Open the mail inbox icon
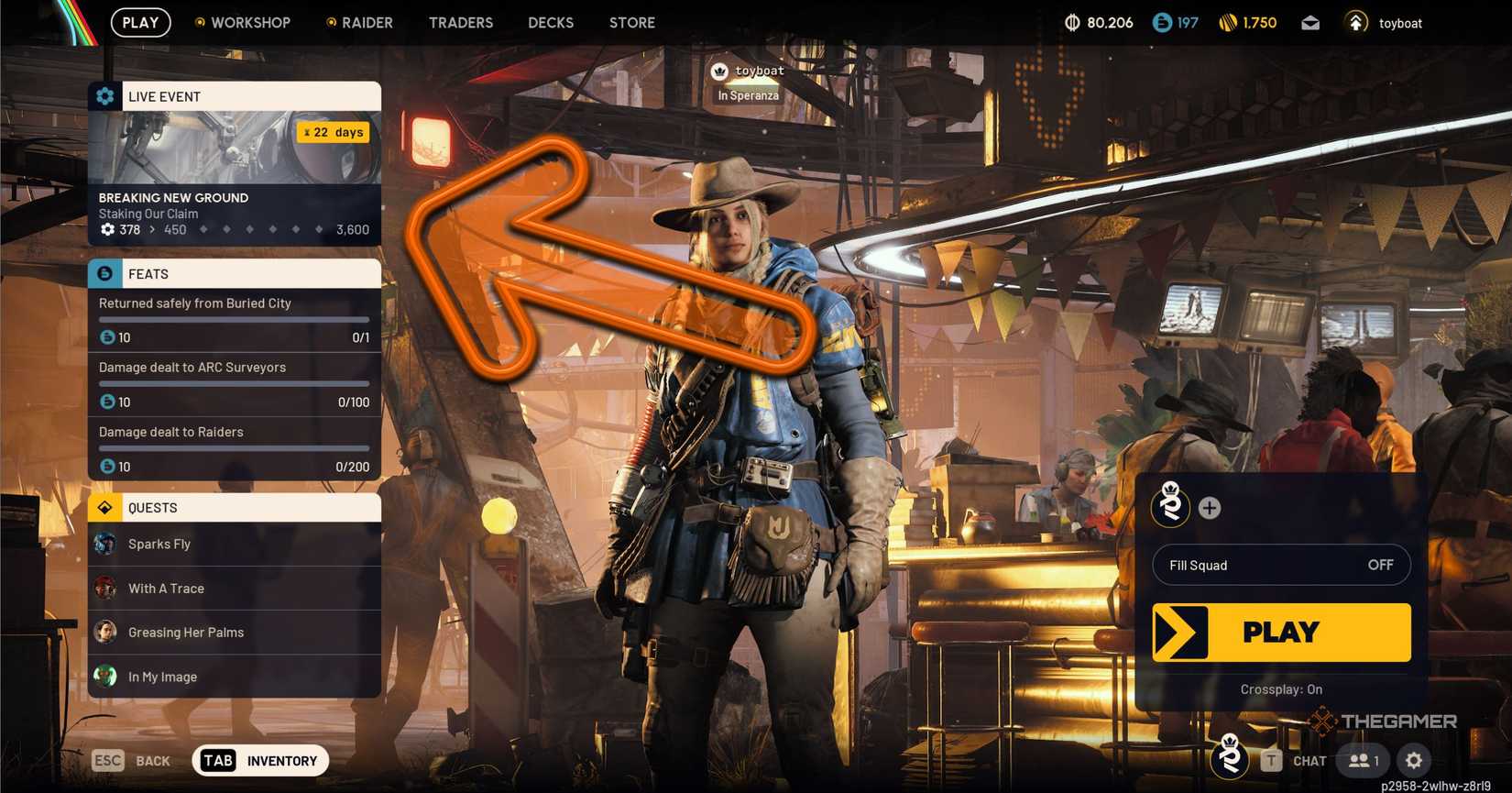 [x=1309, y=23]
